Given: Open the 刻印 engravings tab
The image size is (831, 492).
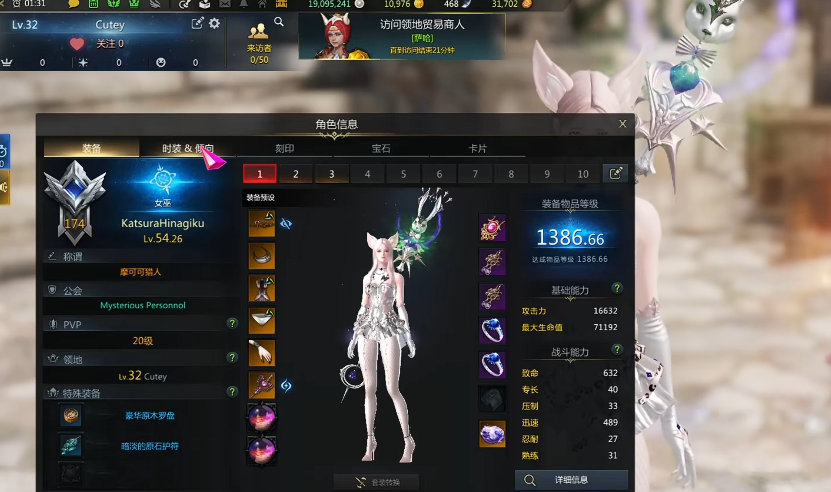Looking at the screenshot, I should (x=284, y=149).
